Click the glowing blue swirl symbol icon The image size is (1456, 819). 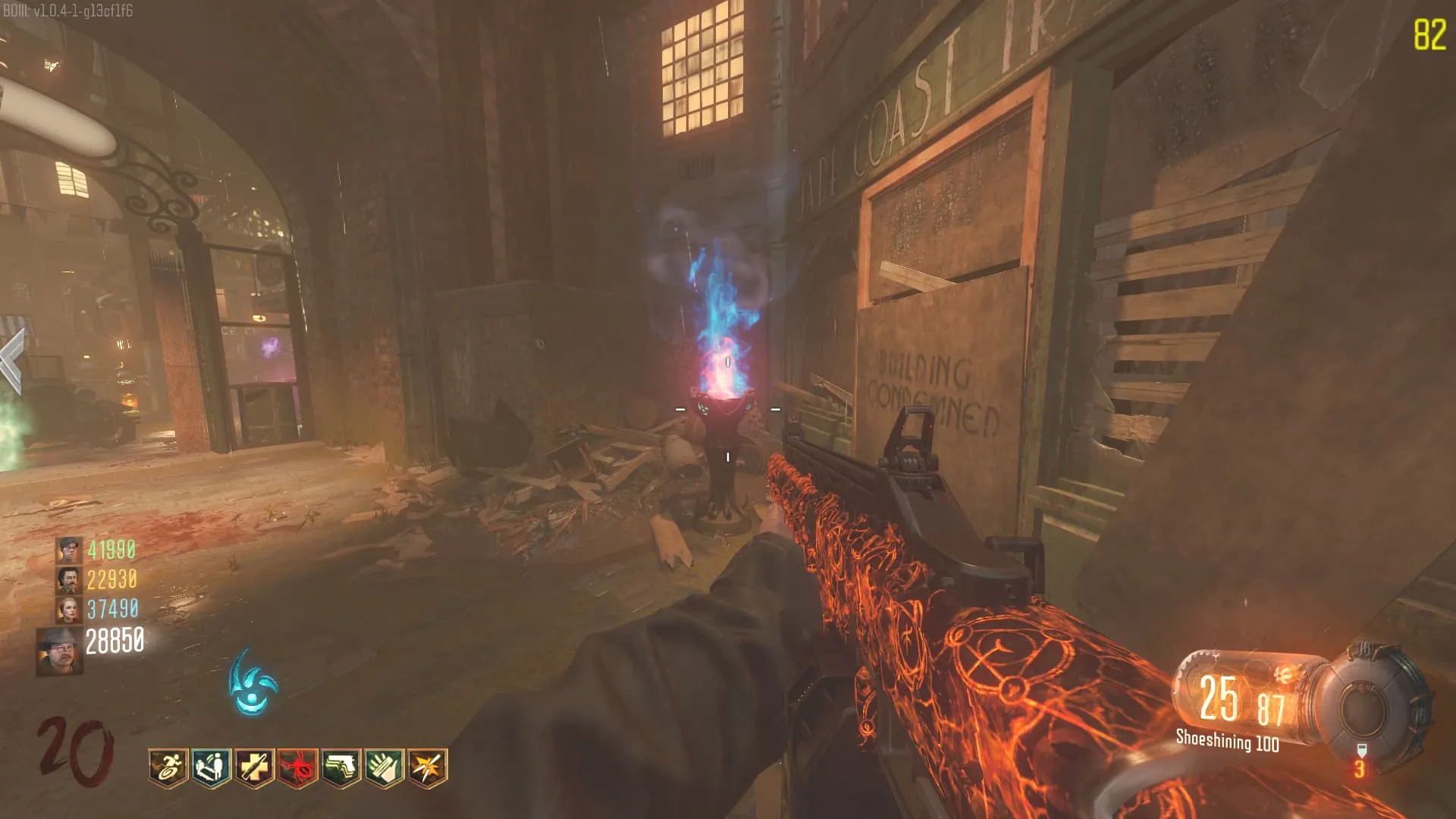coord(253,682)
